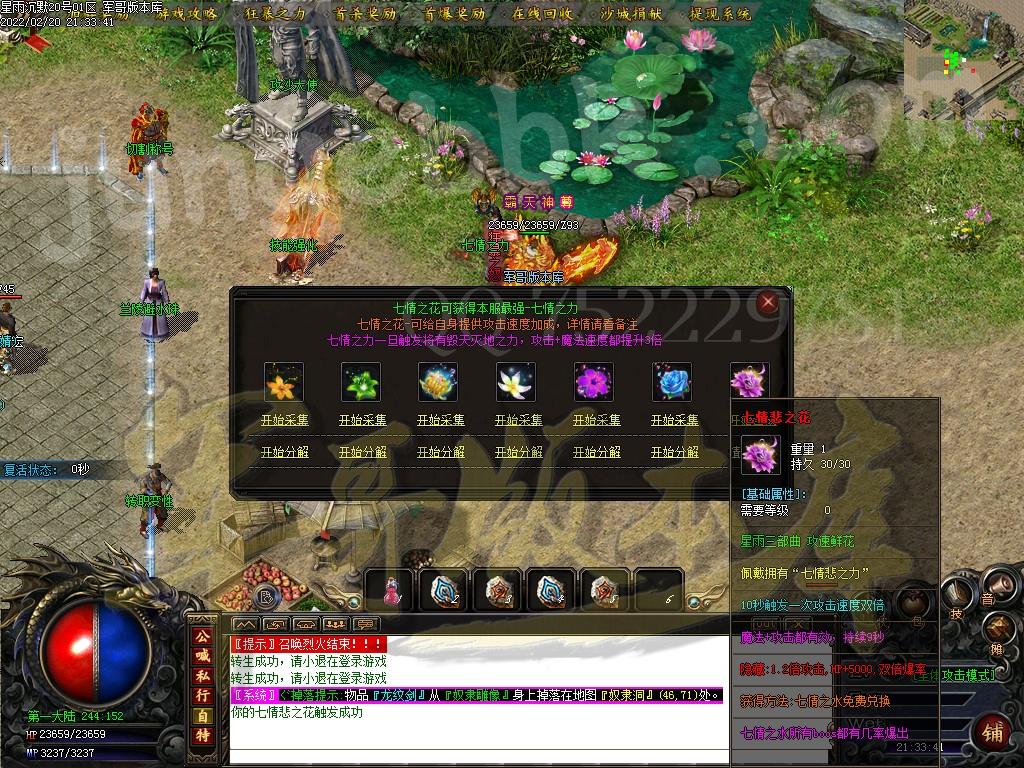This screenshot has width=1024, height=768.
Task: Open the 游戏攻略 game guide menu
Action: pos(187,14)
